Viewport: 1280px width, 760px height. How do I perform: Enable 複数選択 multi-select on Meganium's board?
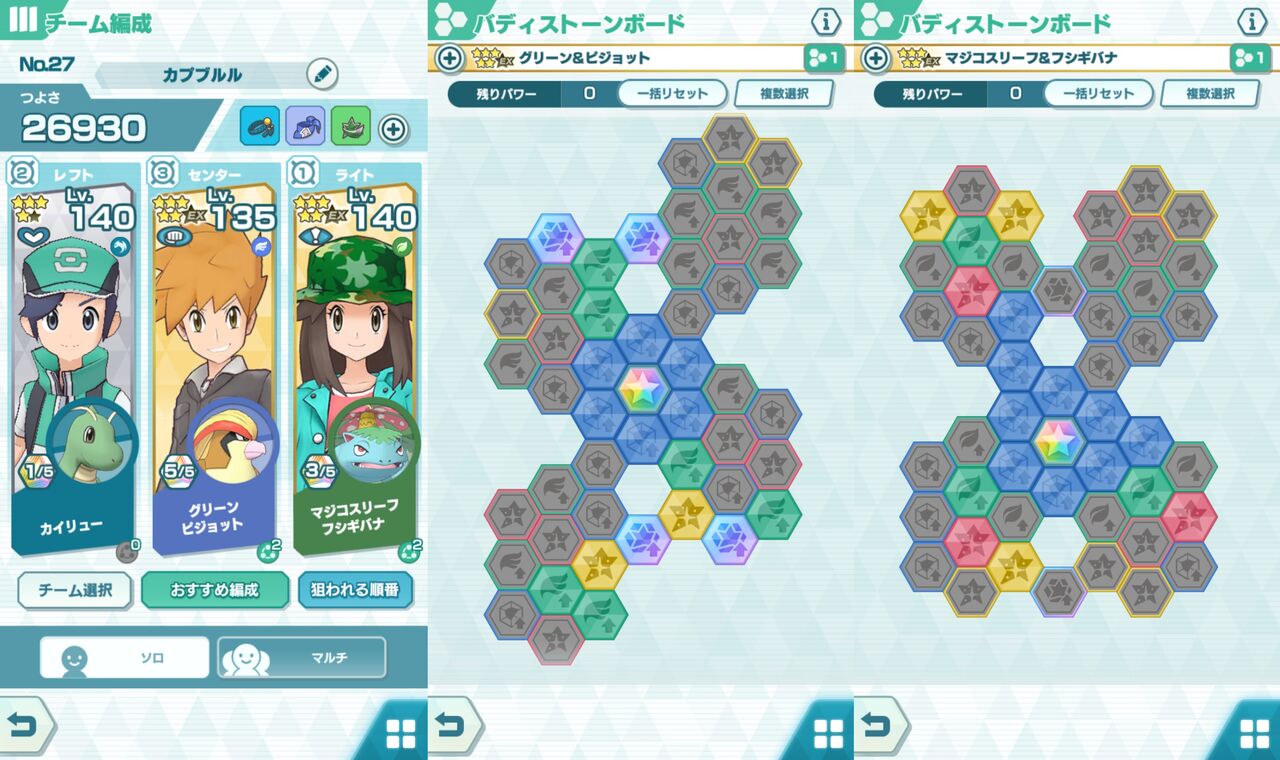(1211, 94)
